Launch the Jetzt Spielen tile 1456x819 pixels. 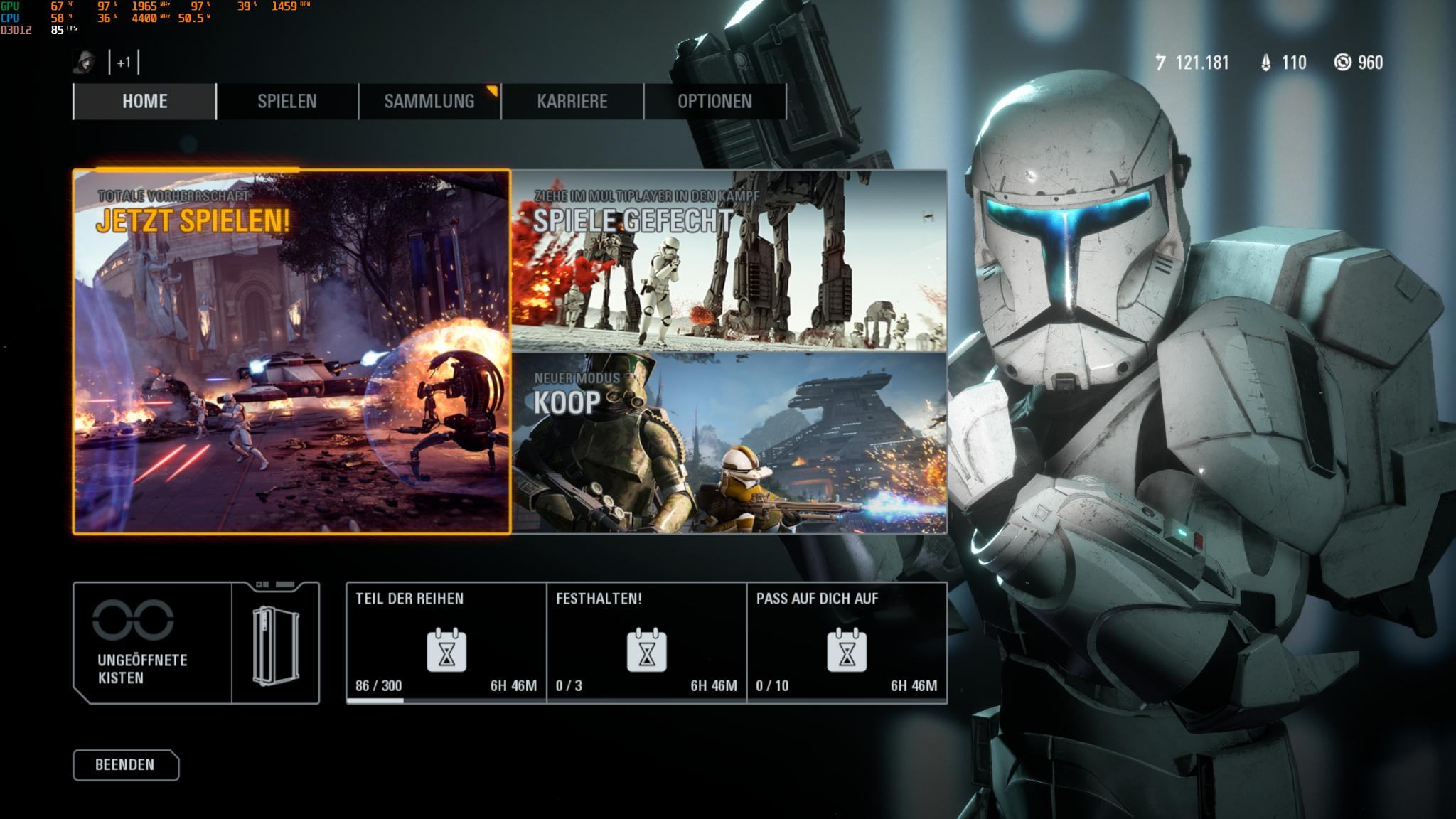(291, 351)
